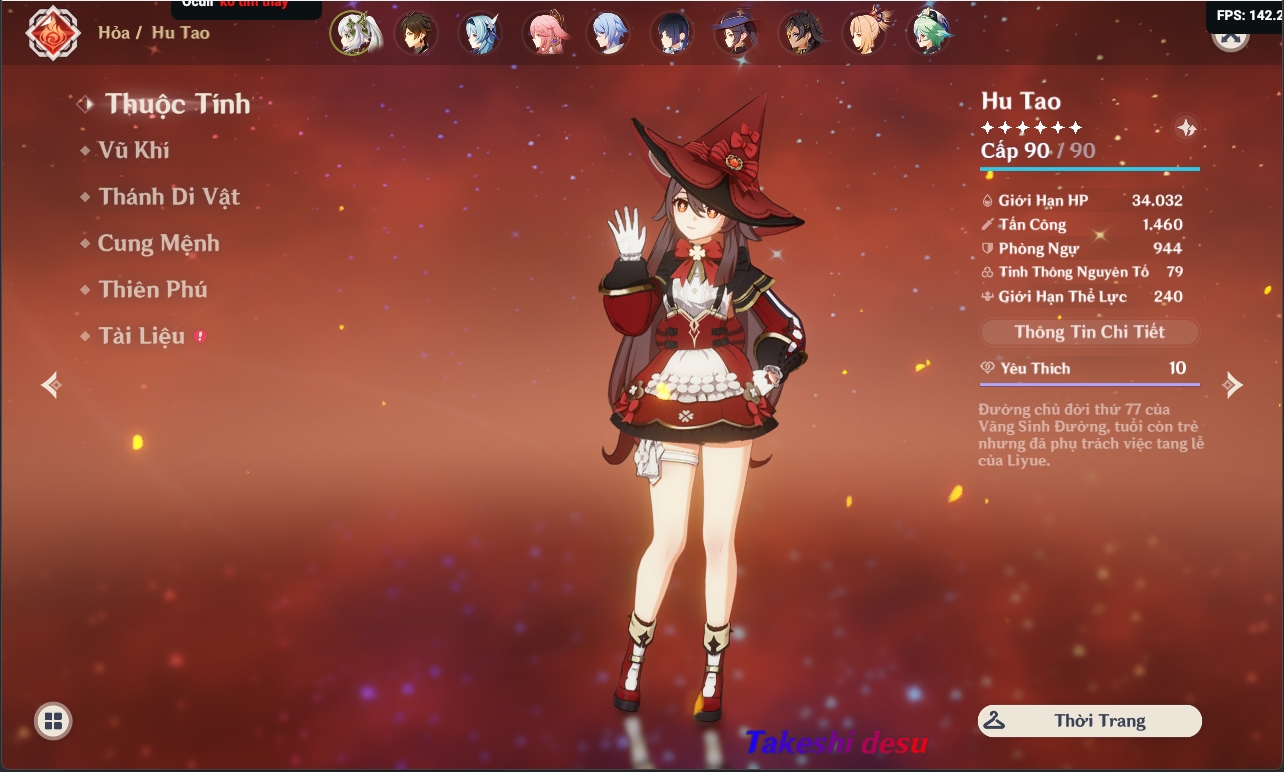Image resolution: width=1284 pixels, height=772 pixels.
Task: Open the Tài Liệu profile entry
Action: click(141, 336)
